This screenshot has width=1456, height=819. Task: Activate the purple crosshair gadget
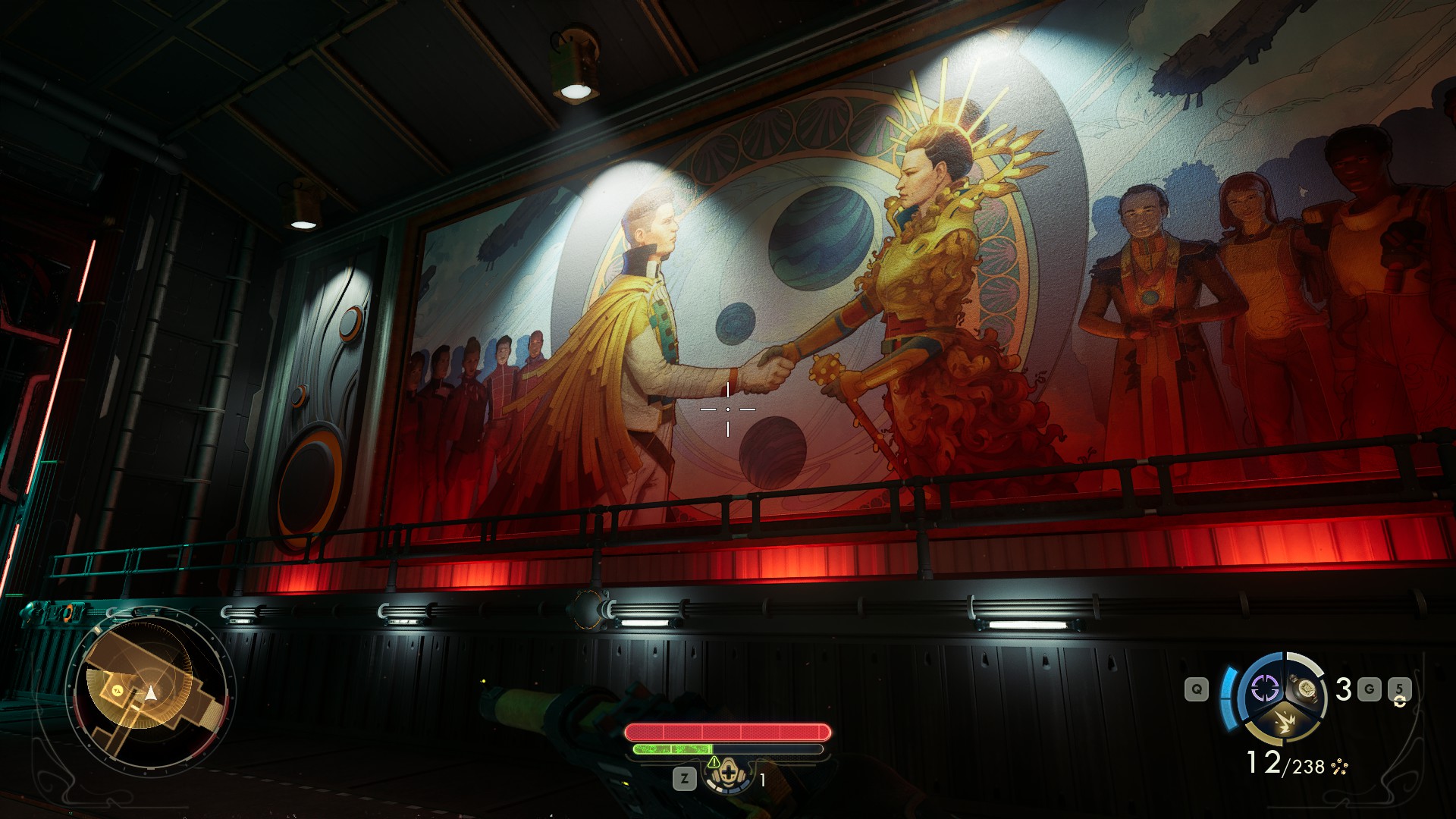pyautogui.click(x=1264, y=689)
